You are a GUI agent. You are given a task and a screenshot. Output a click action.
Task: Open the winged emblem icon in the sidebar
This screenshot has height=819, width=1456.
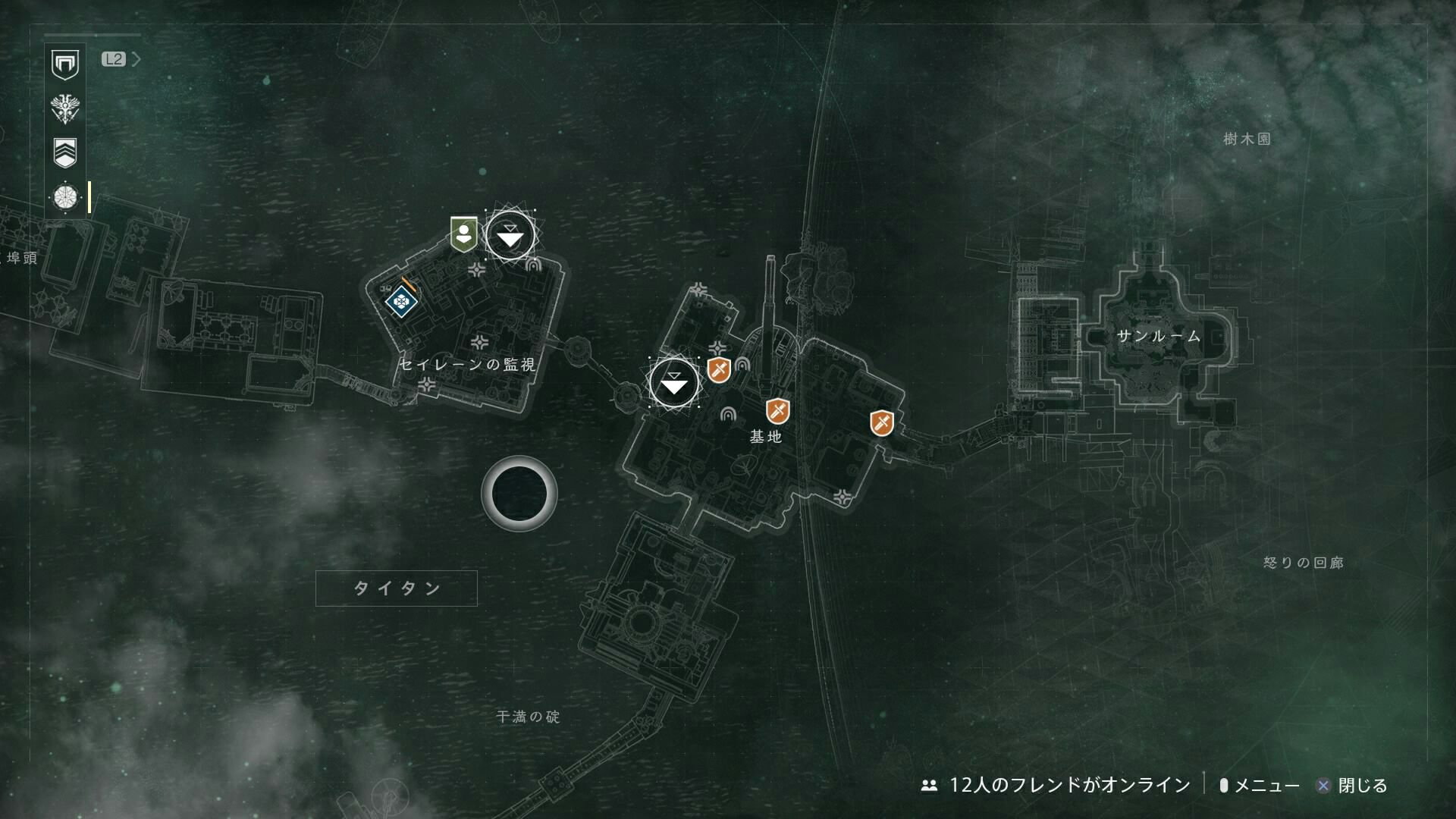pos(65,108)
